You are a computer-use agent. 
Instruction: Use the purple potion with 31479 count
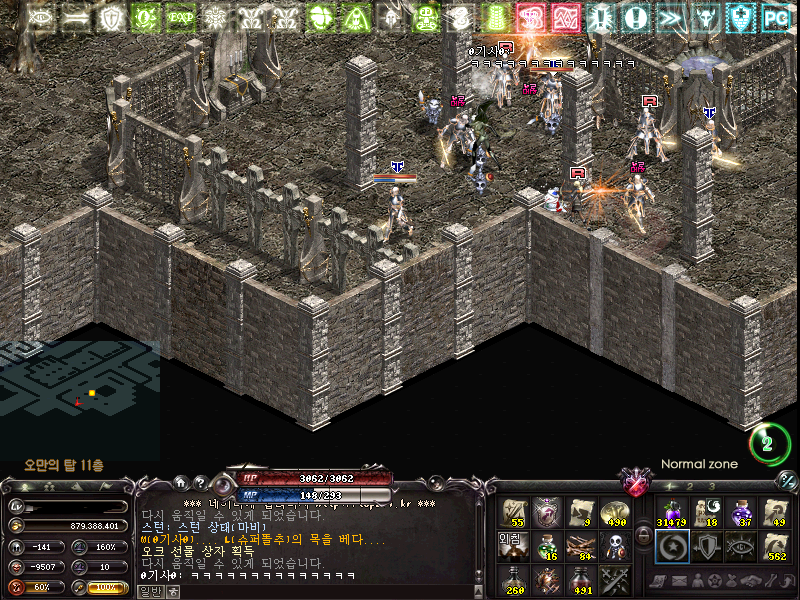coord(671,513)
